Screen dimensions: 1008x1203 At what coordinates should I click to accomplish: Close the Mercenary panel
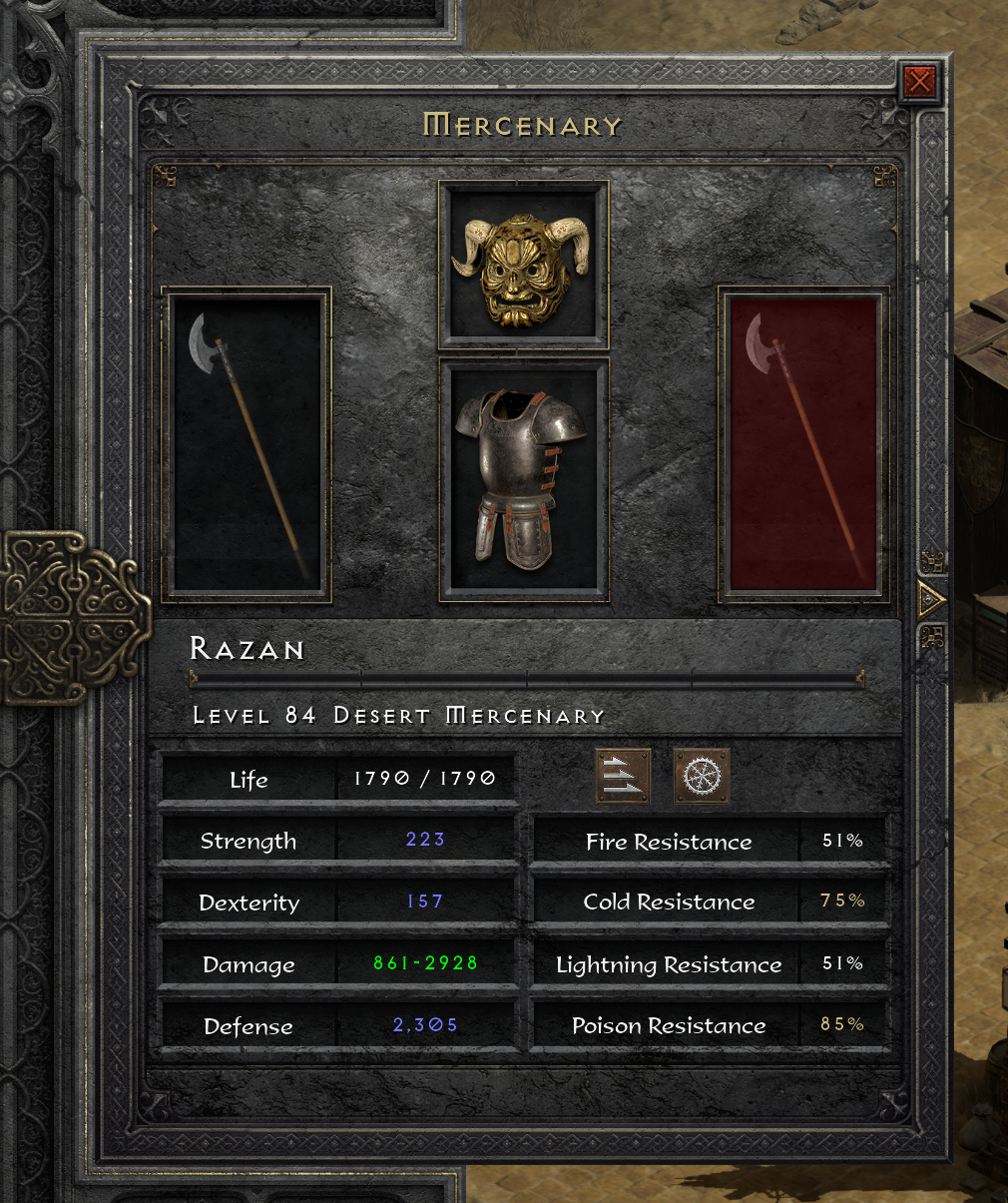point(919,81)
